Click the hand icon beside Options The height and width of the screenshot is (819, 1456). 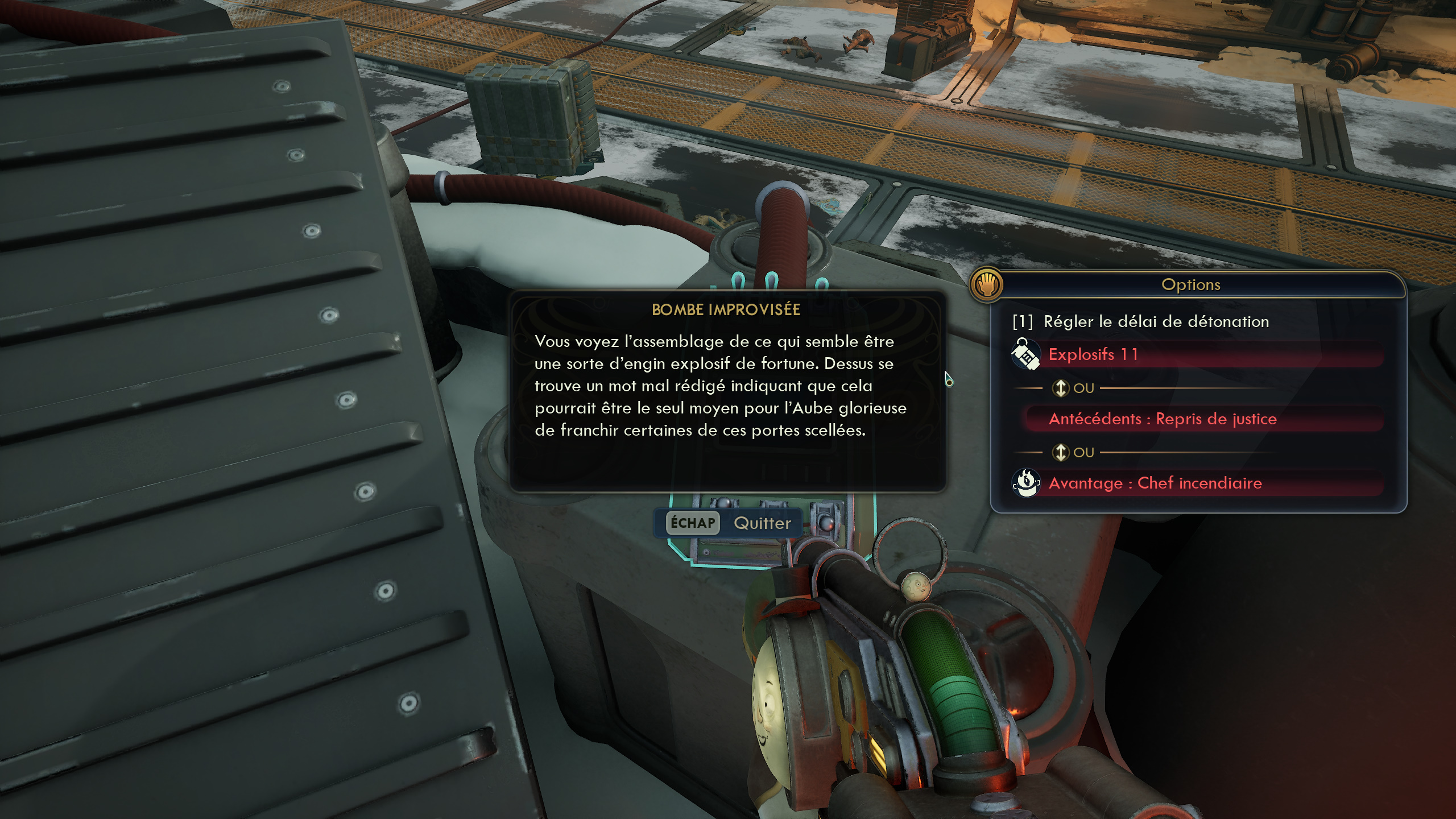[x=987, y=284]
